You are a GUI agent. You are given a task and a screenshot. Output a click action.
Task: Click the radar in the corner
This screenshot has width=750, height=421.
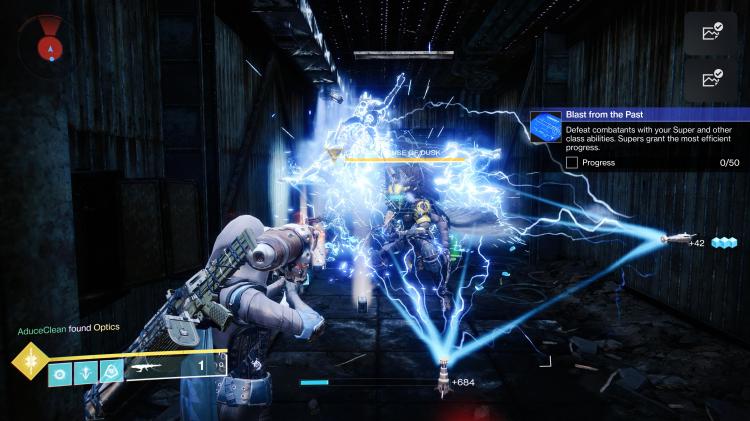coord(42,40)
